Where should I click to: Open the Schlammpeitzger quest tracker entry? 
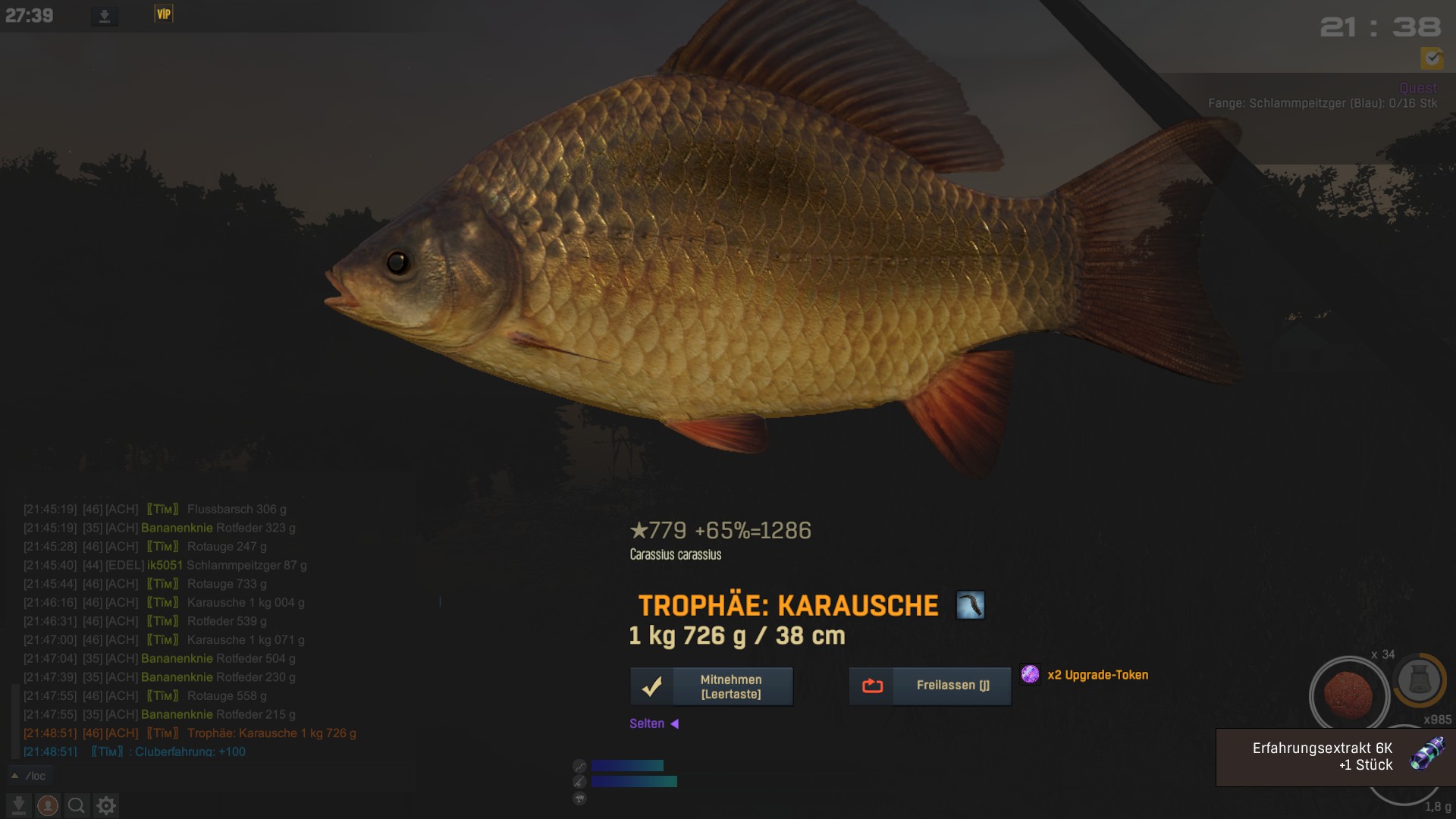[x=1322, y=103]
